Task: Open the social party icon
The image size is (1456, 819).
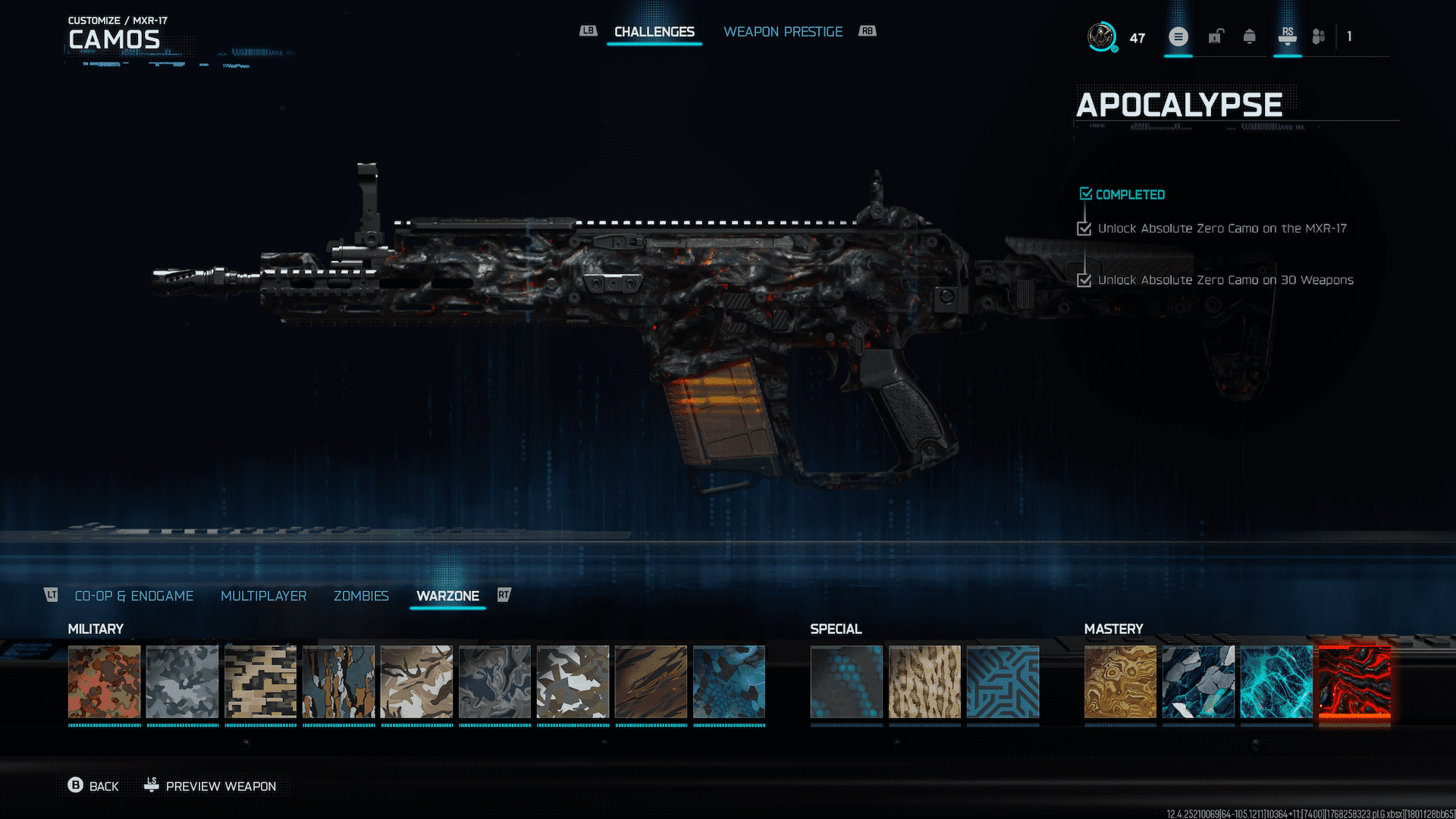Action: coord(1319,36)
